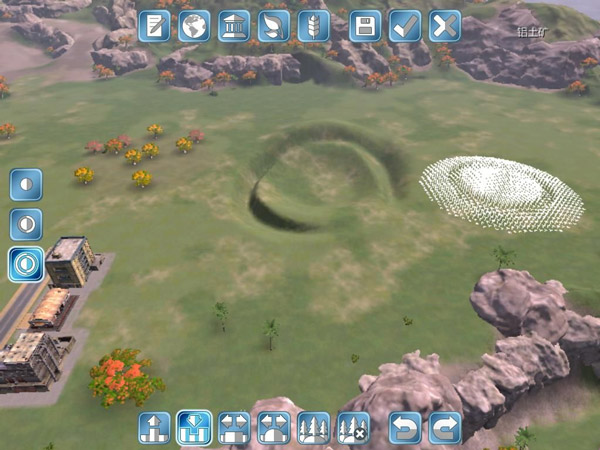Image resolution: width=600 pixels, height=450 pixels.
Task: Select the leaf icon in the top toolbar
Action: (273, 26)
